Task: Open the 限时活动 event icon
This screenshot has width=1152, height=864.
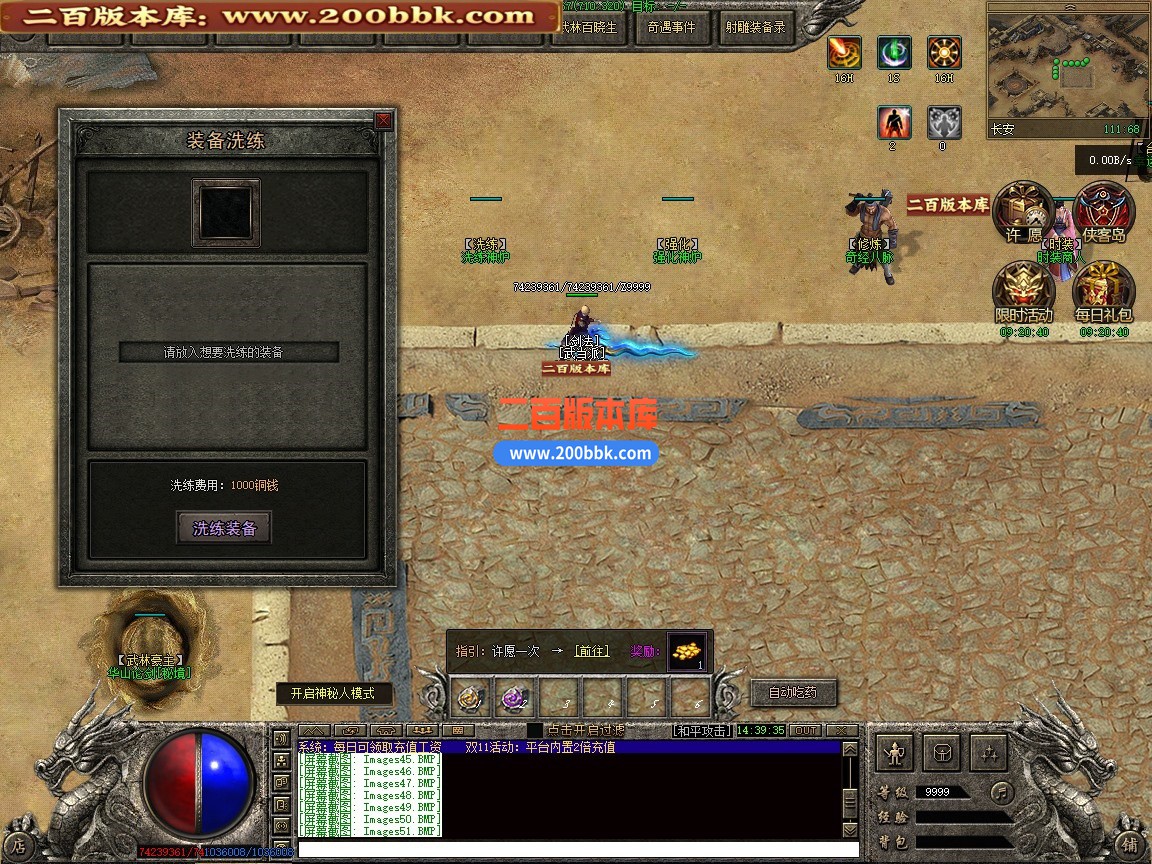Action: 1023,292
